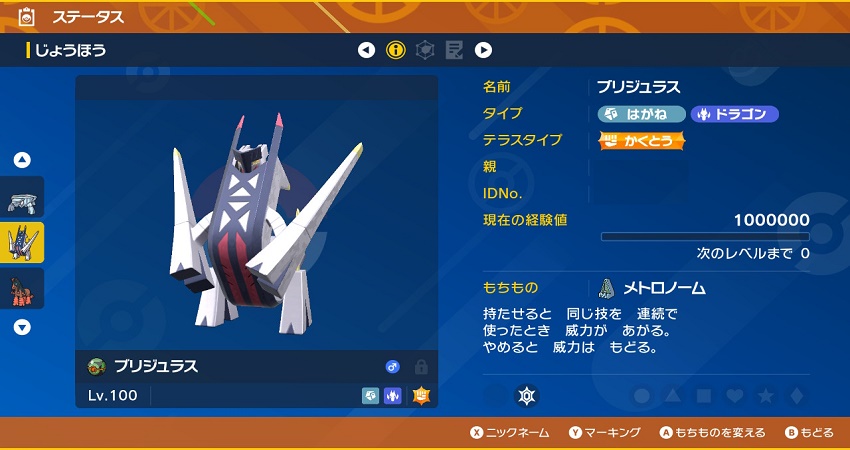The image size is (850, 450).
Task: Click the left page arrow in header
Action: click(x=367, y=50)
